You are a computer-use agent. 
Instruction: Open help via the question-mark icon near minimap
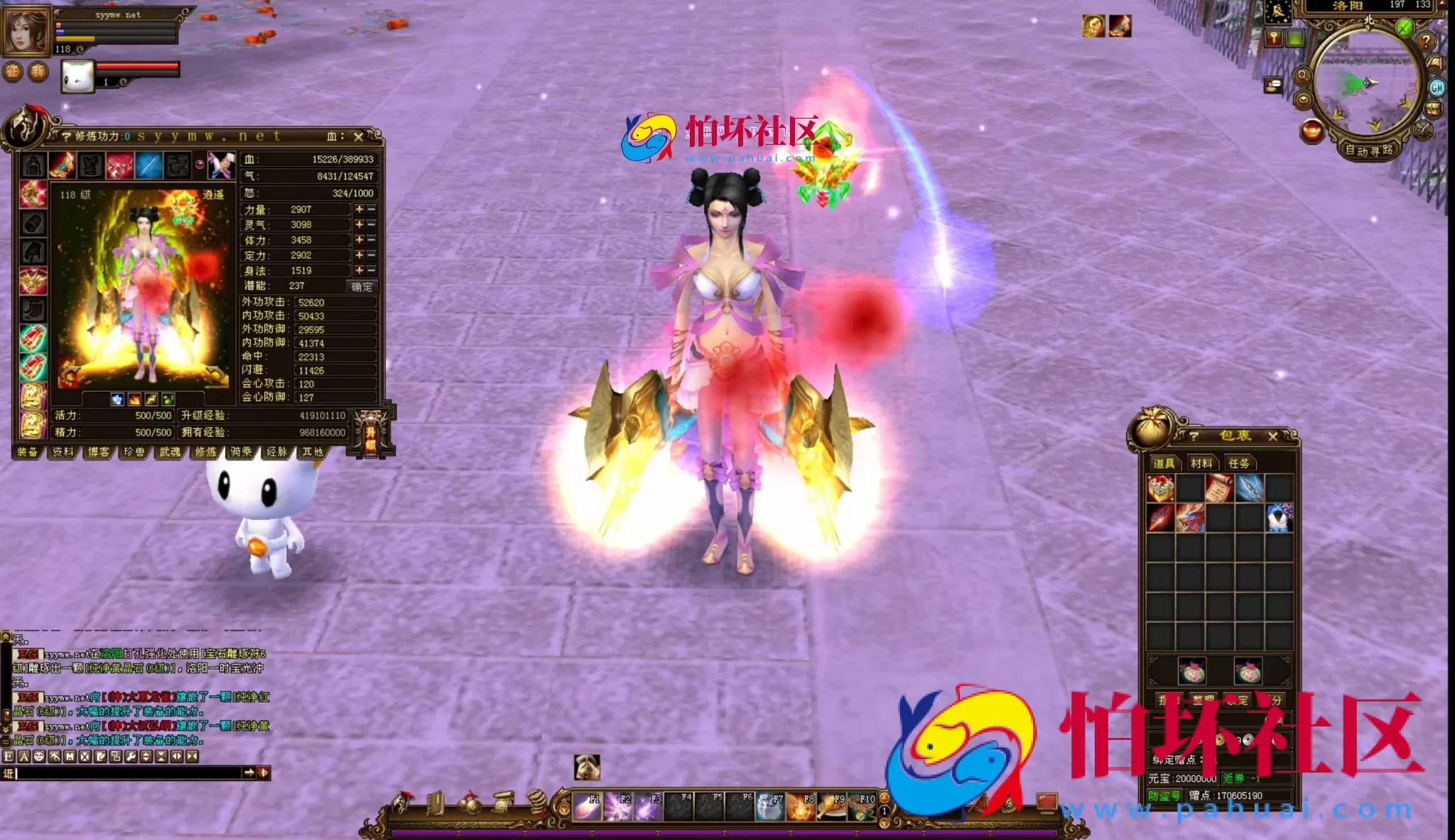(x=1427, y=42)
